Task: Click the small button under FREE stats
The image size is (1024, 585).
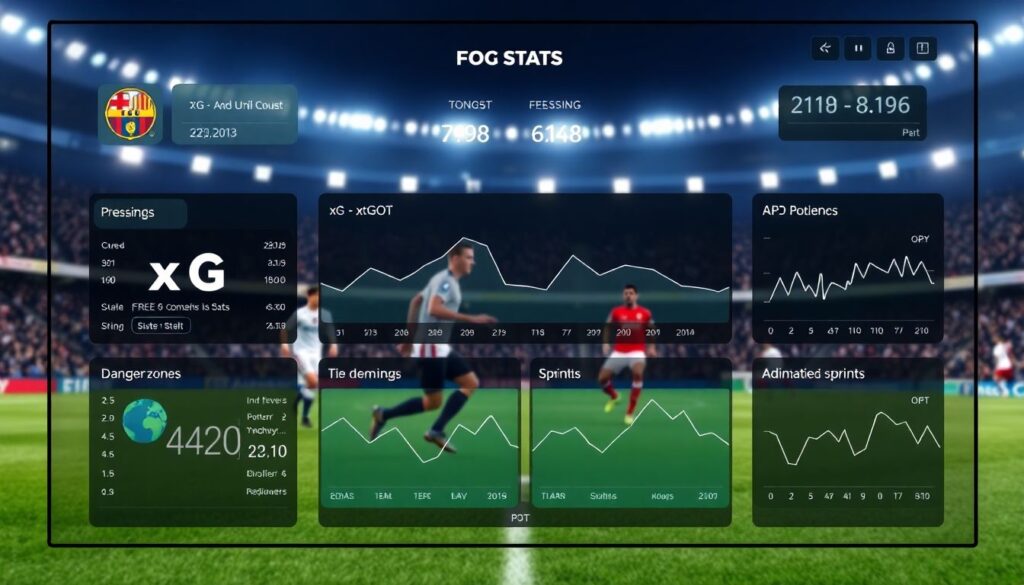Action: coord(161,325)
